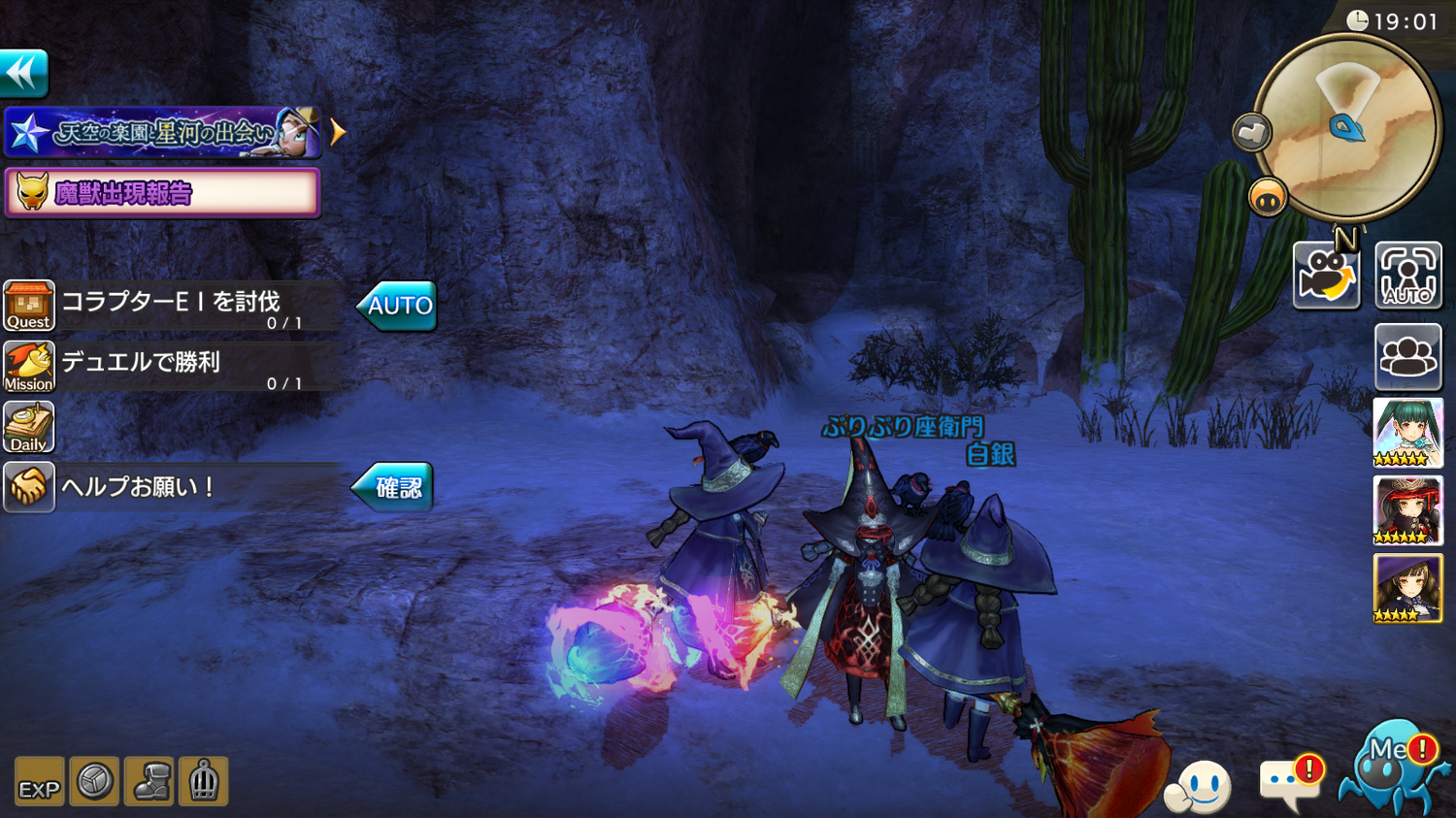
Task: Toggle the AUTO target button
Action: coord(1407,276)
